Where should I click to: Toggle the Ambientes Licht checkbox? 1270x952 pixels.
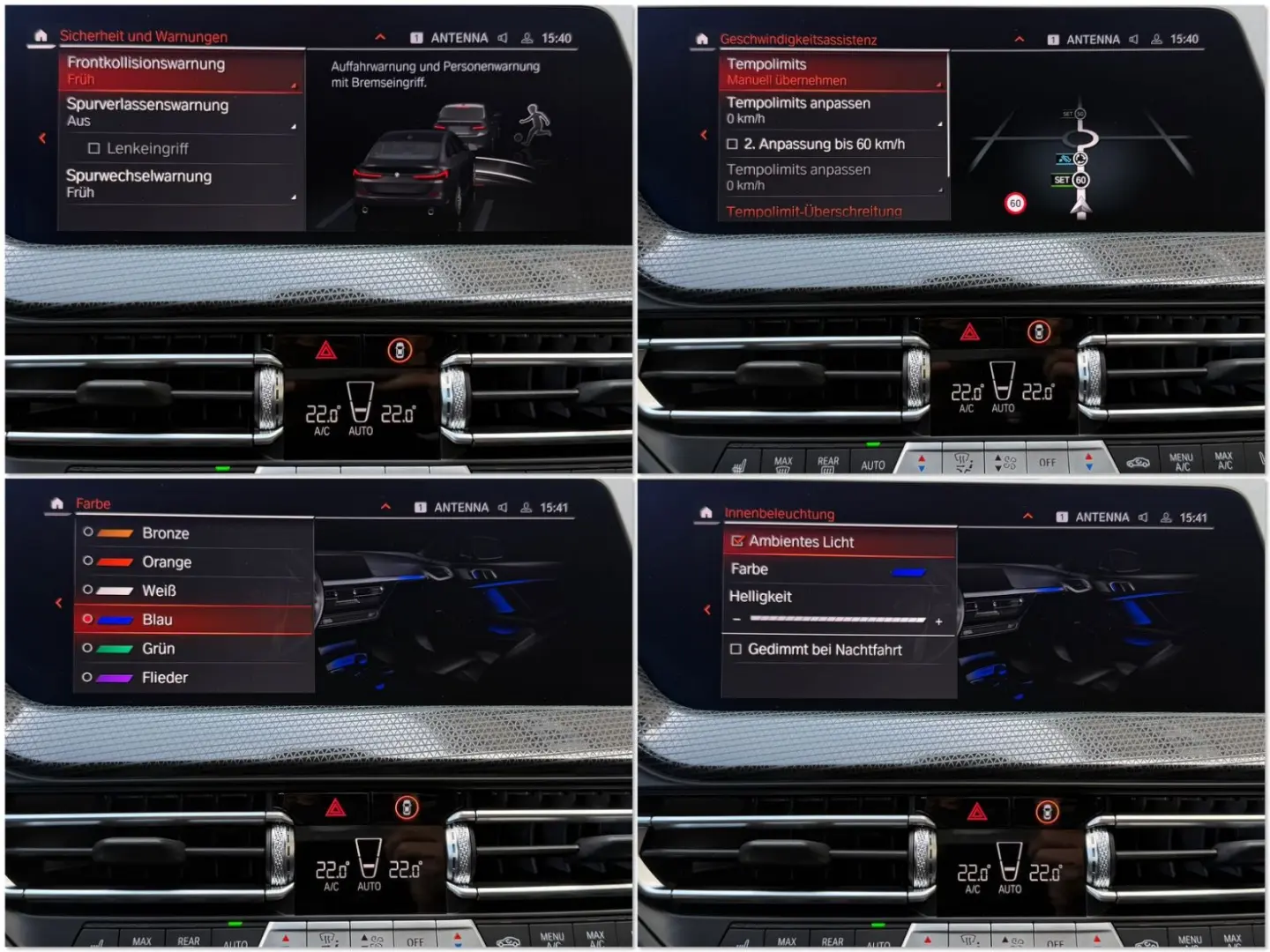(x=738, y=541)
